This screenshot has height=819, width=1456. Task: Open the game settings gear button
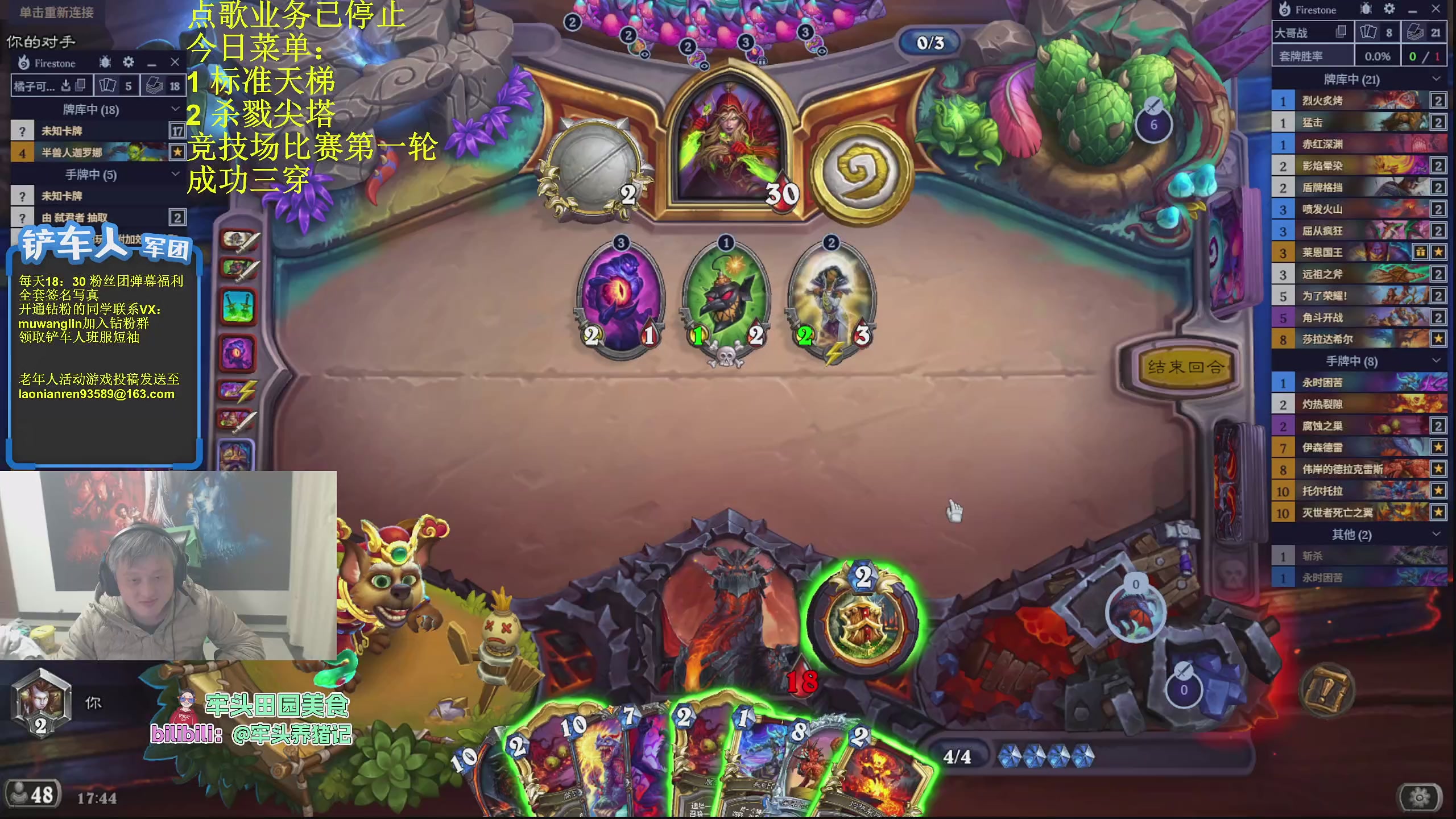1420,797
